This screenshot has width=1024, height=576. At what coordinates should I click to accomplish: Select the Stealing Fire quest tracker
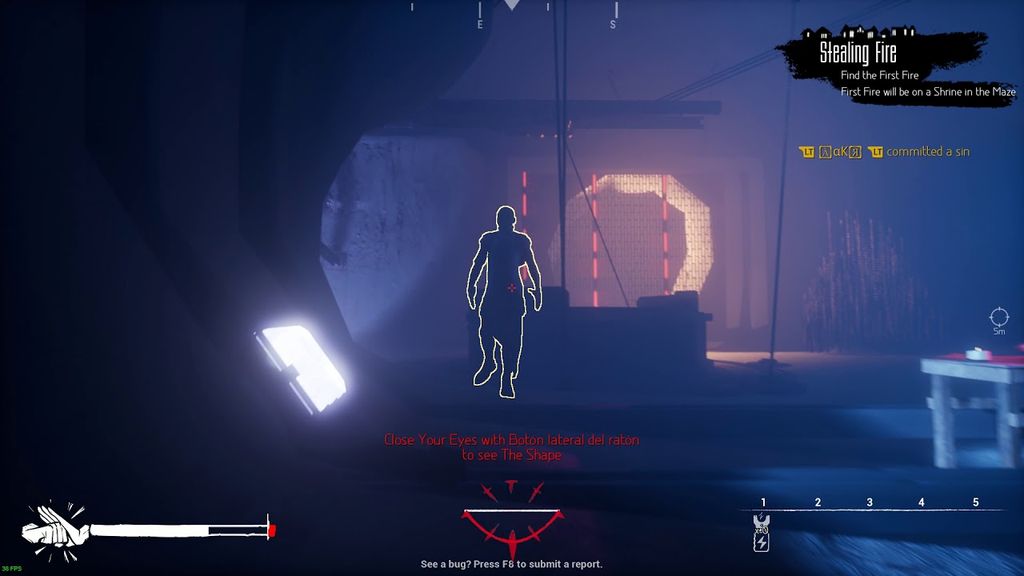pos(858,53)
